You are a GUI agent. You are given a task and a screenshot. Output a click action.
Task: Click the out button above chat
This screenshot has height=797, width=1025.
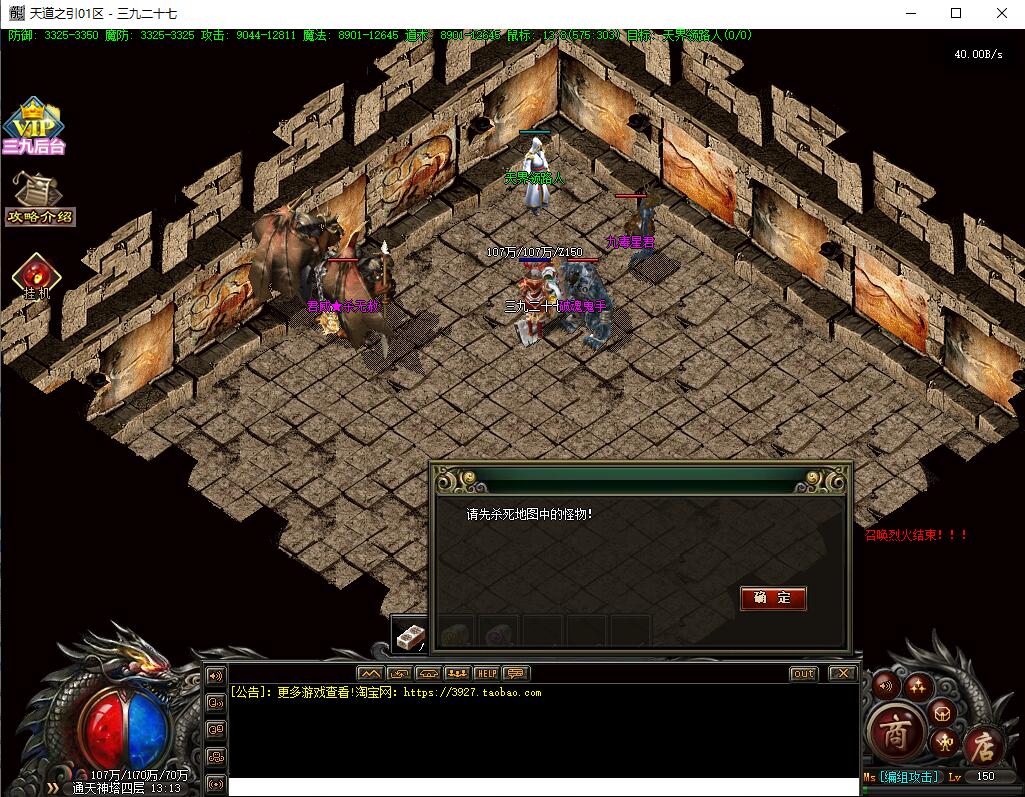tap(803, 674)
